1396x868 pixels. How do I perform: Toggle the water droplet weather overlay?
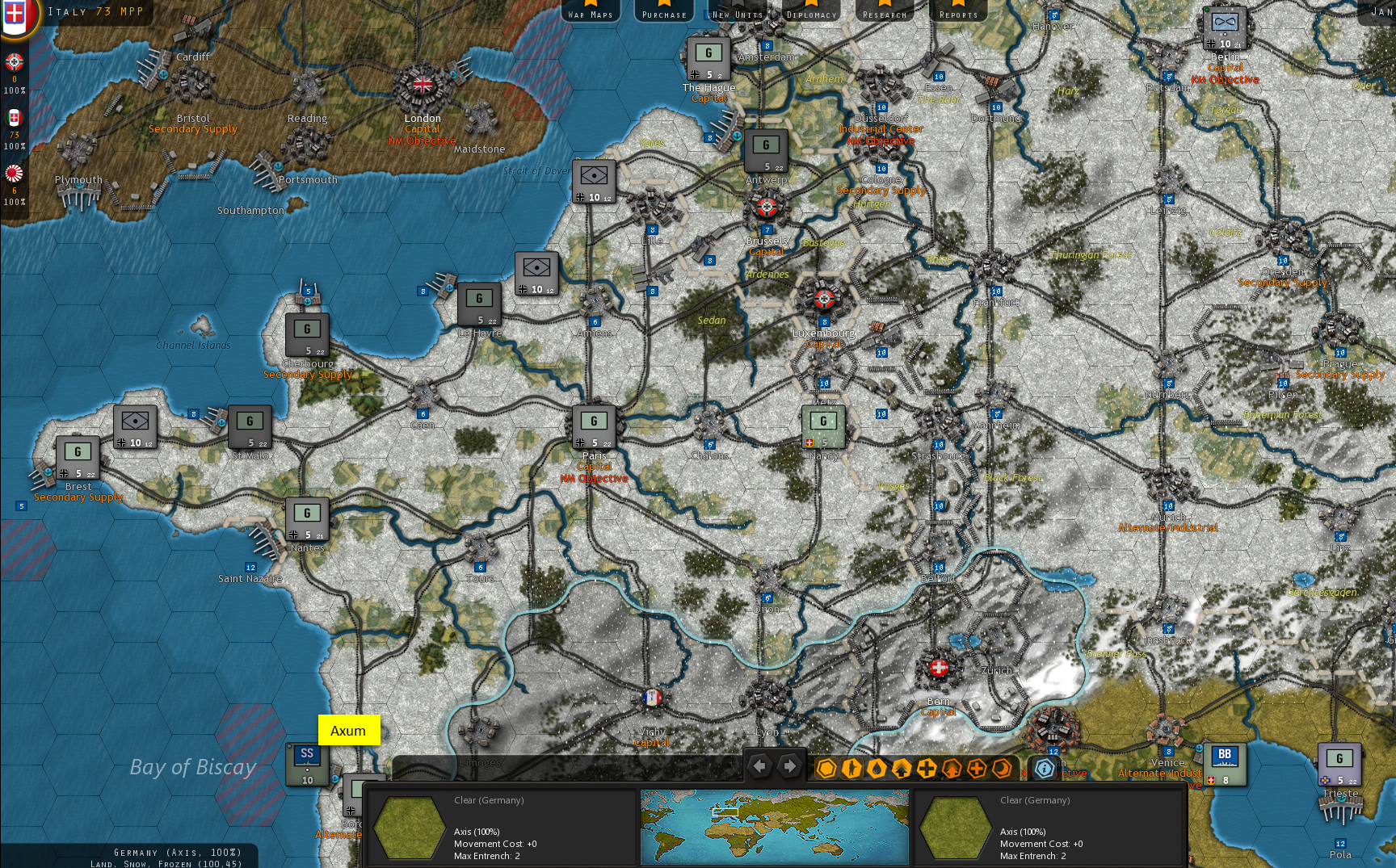(x=877, y=769)
